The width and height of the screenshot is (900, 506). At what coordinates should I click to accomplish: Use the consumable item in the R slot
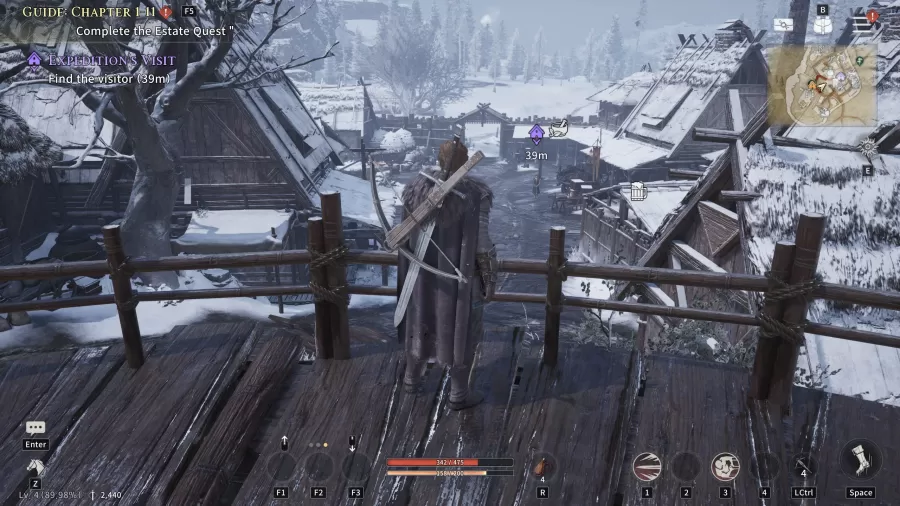pyautogui.click(x=541, y=466)
